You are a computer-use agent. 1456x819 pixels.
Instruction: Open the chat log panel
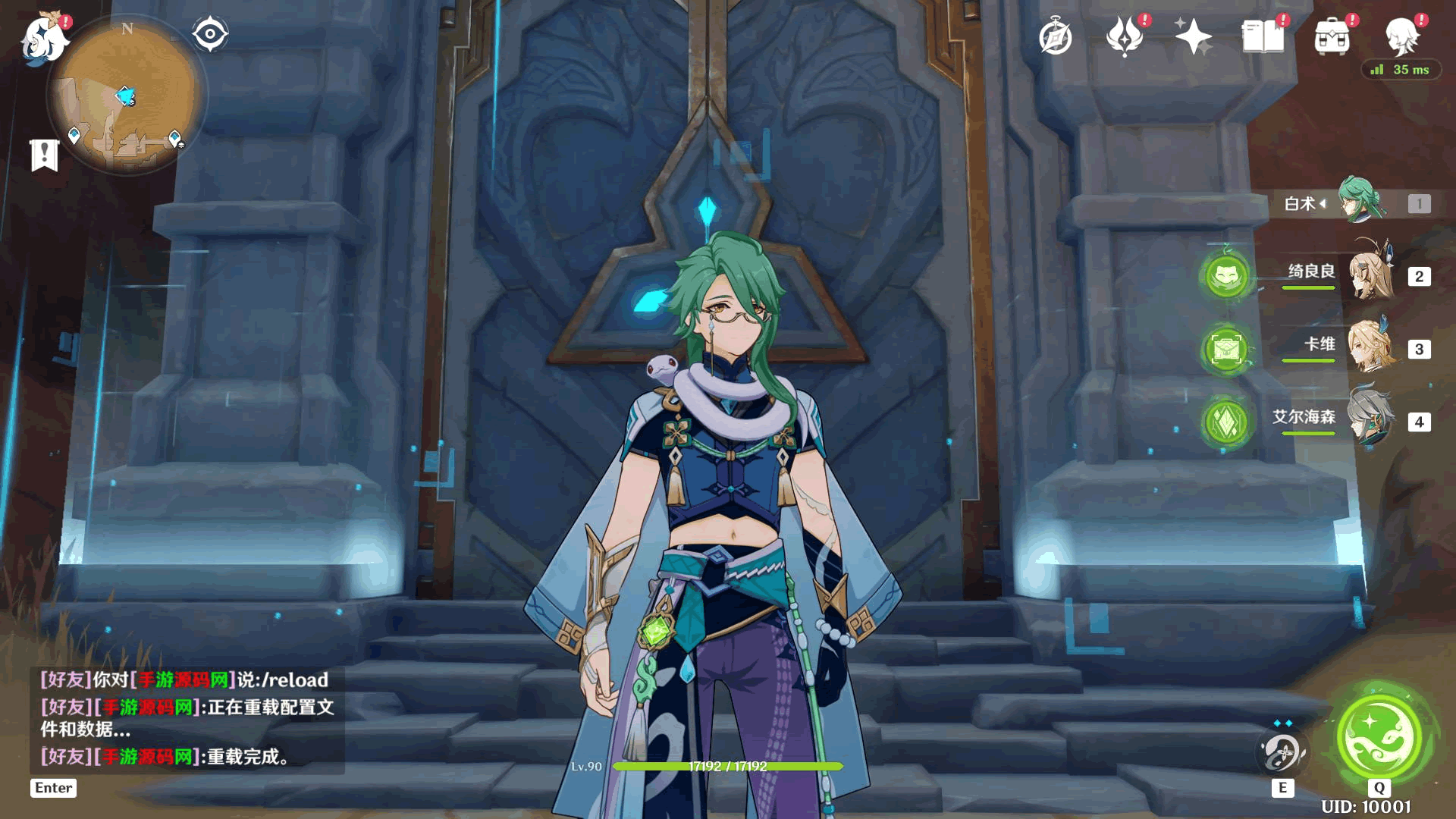click(187, 718)
